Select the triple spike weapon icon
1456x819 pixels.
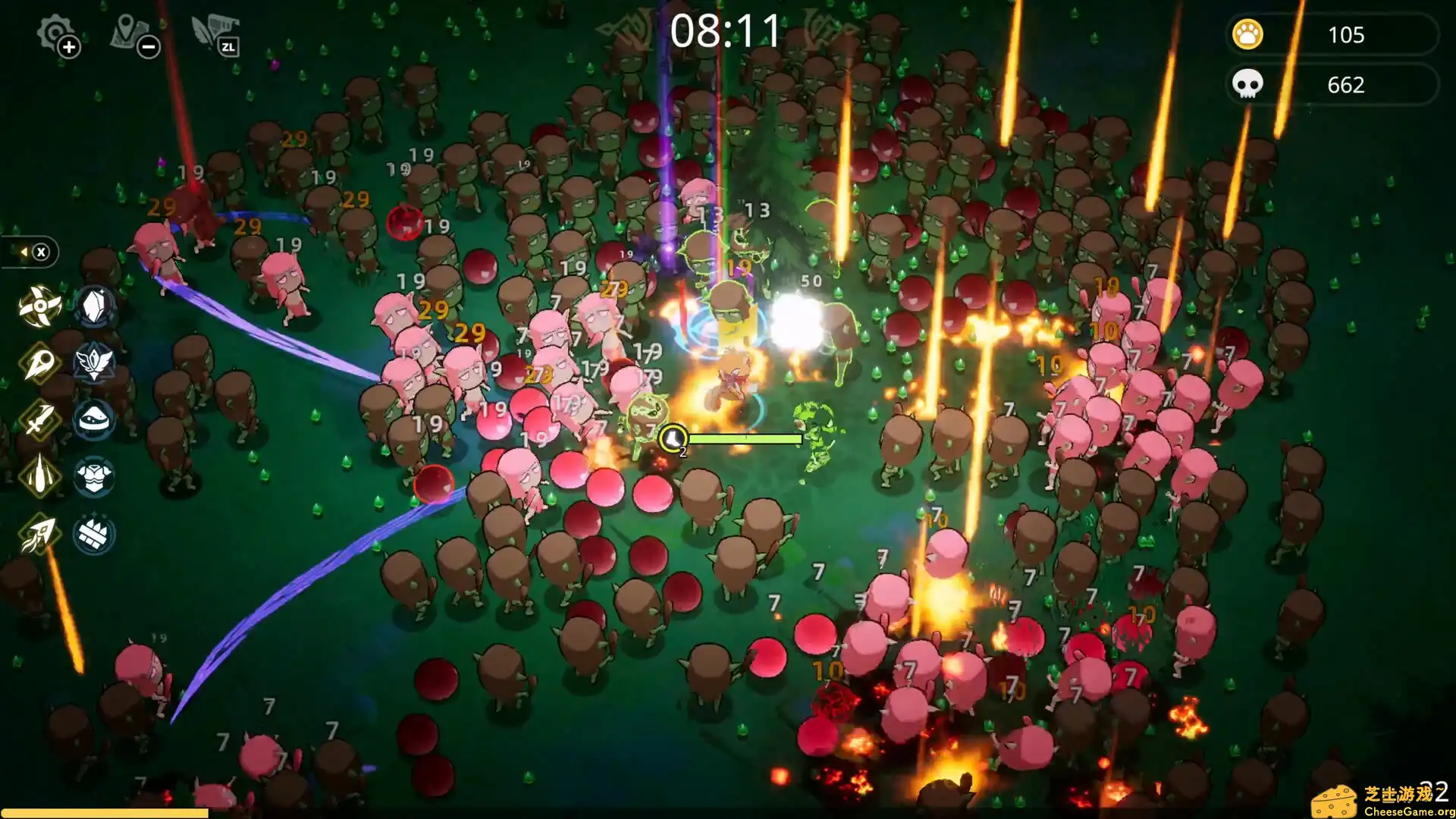tap(39, 476)
